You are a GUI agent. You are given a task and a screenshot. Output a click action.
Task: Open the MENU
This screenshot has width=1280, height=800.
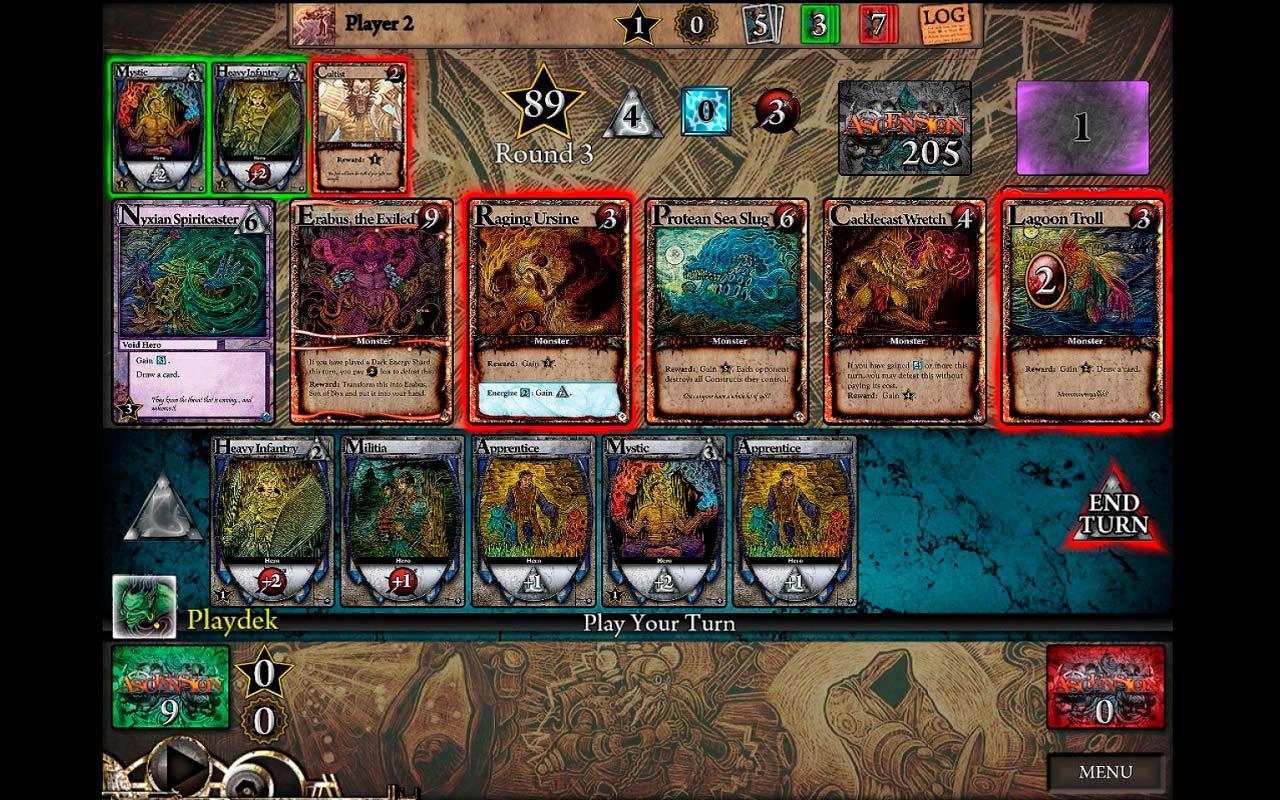(1105, 772)
